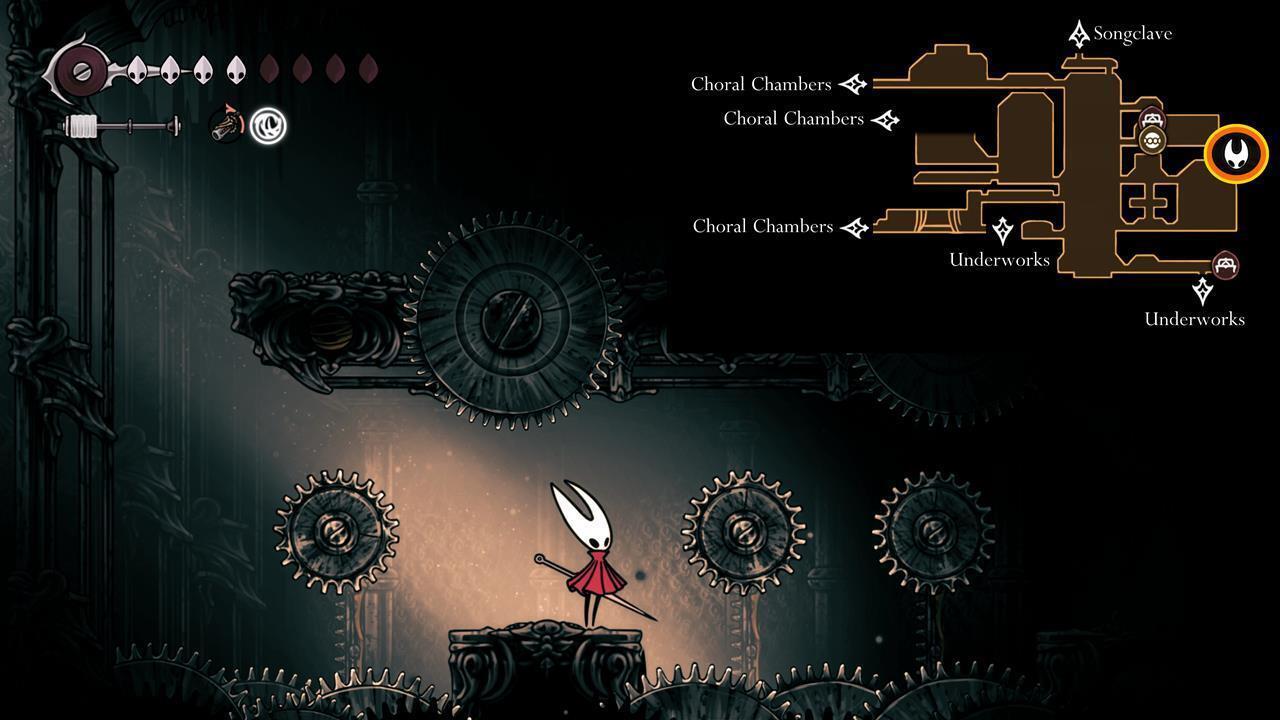Click the first empty health mask slot
This screenshot has height=720, width=1280.
pyautogui.click(x=268, y=68)
